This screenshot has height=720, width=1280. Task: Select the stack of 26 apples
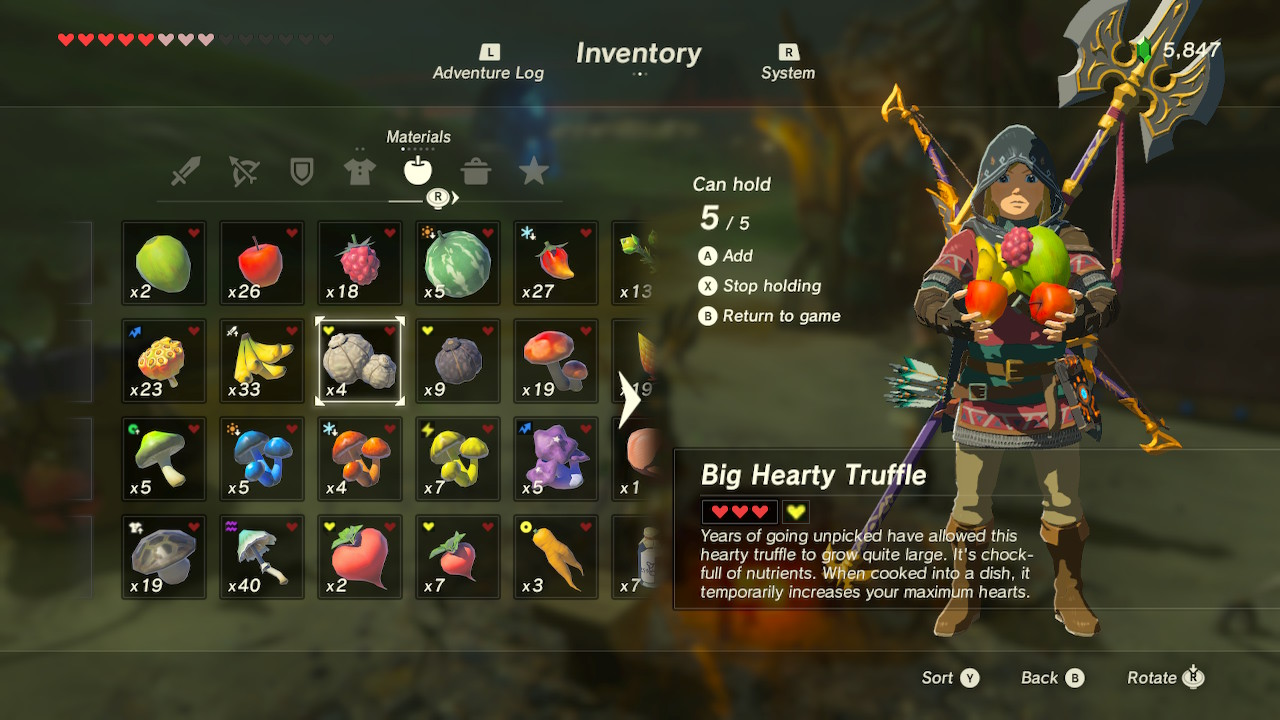(261, 262)
